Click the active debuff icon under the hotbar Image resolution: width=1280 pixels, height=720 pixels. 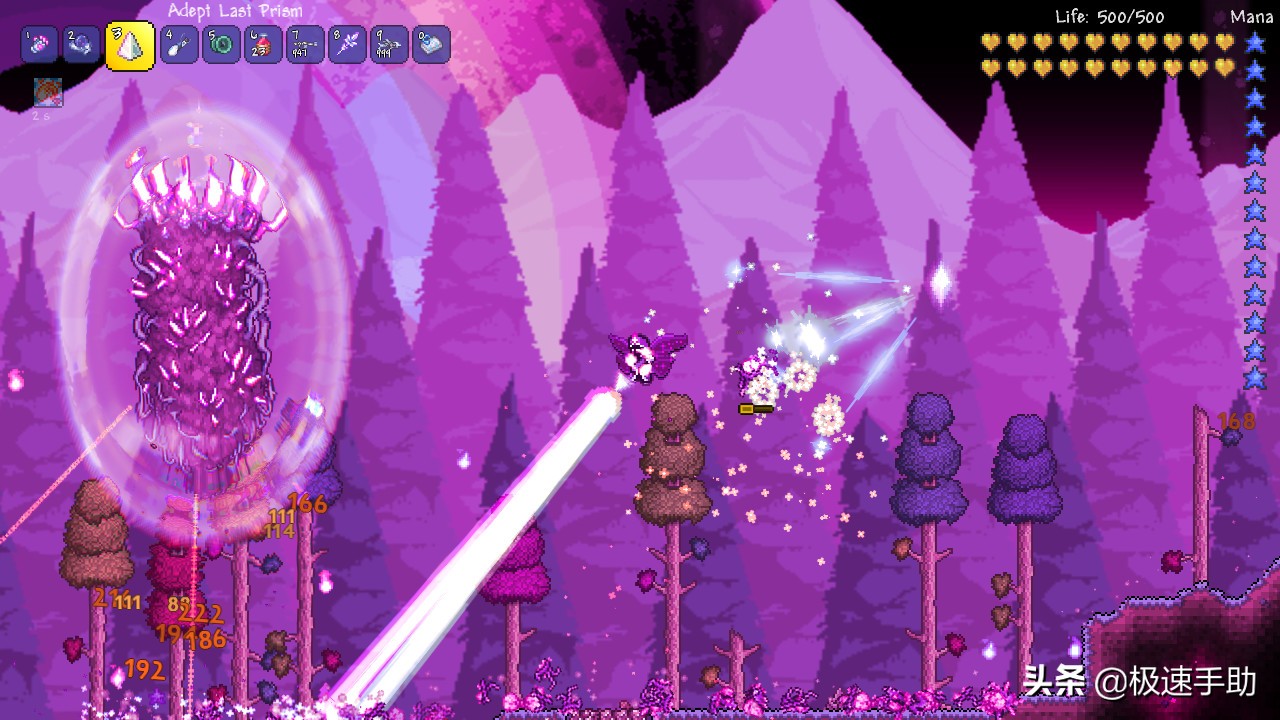(48, 93)
